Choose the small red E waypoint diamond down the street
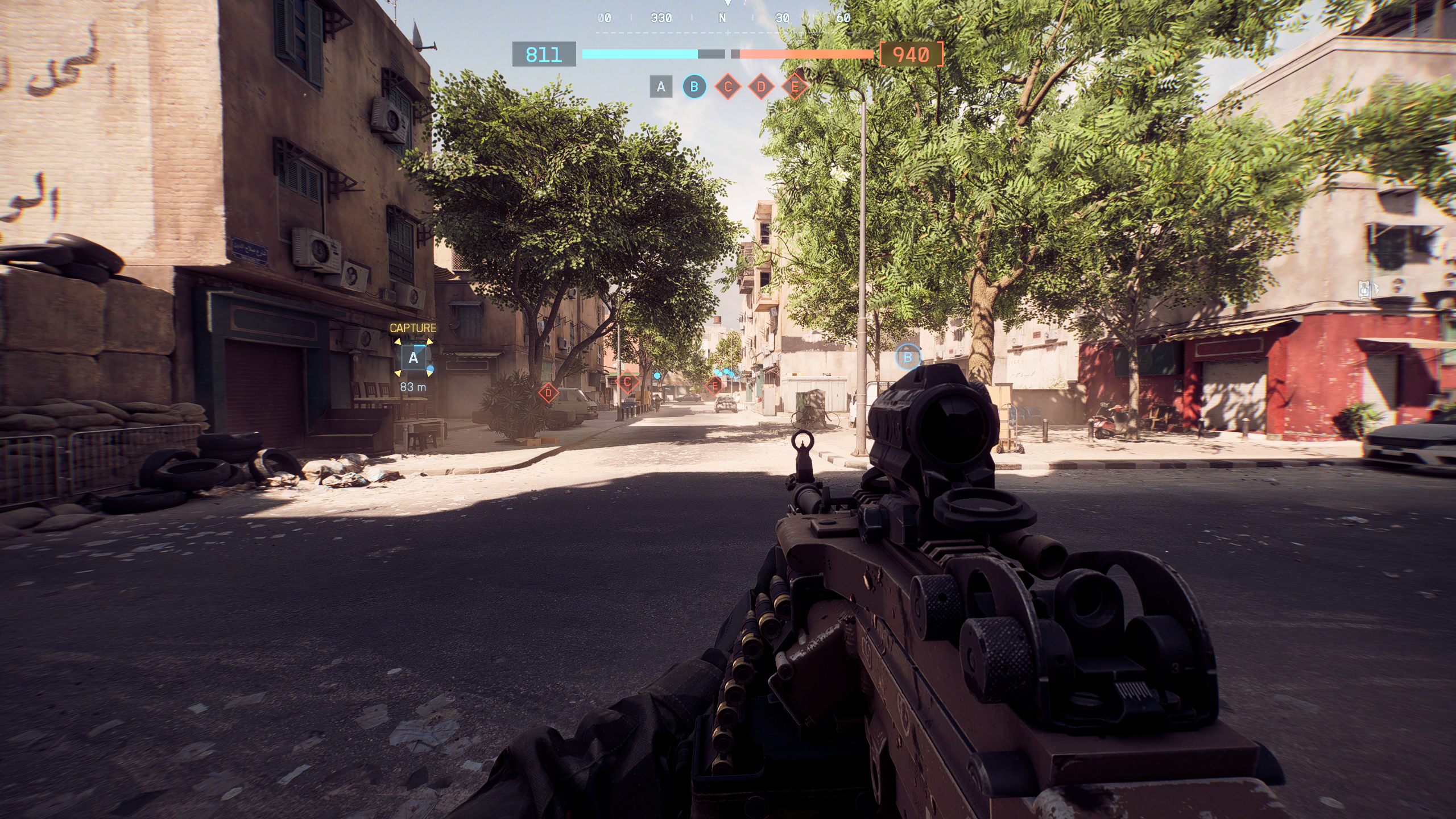 point(715,386)
